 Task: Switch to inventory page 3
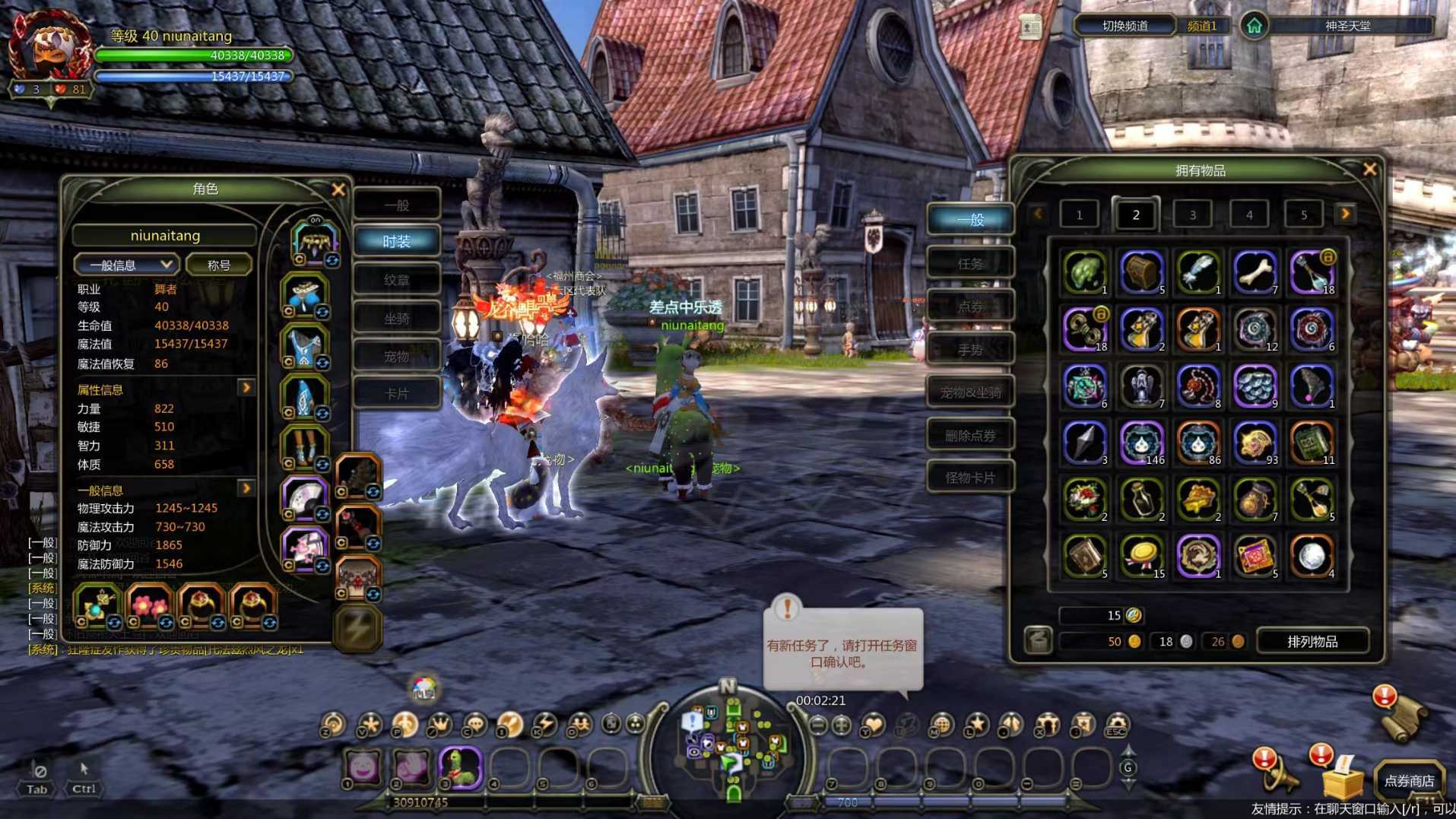(x=1192, y=215)
